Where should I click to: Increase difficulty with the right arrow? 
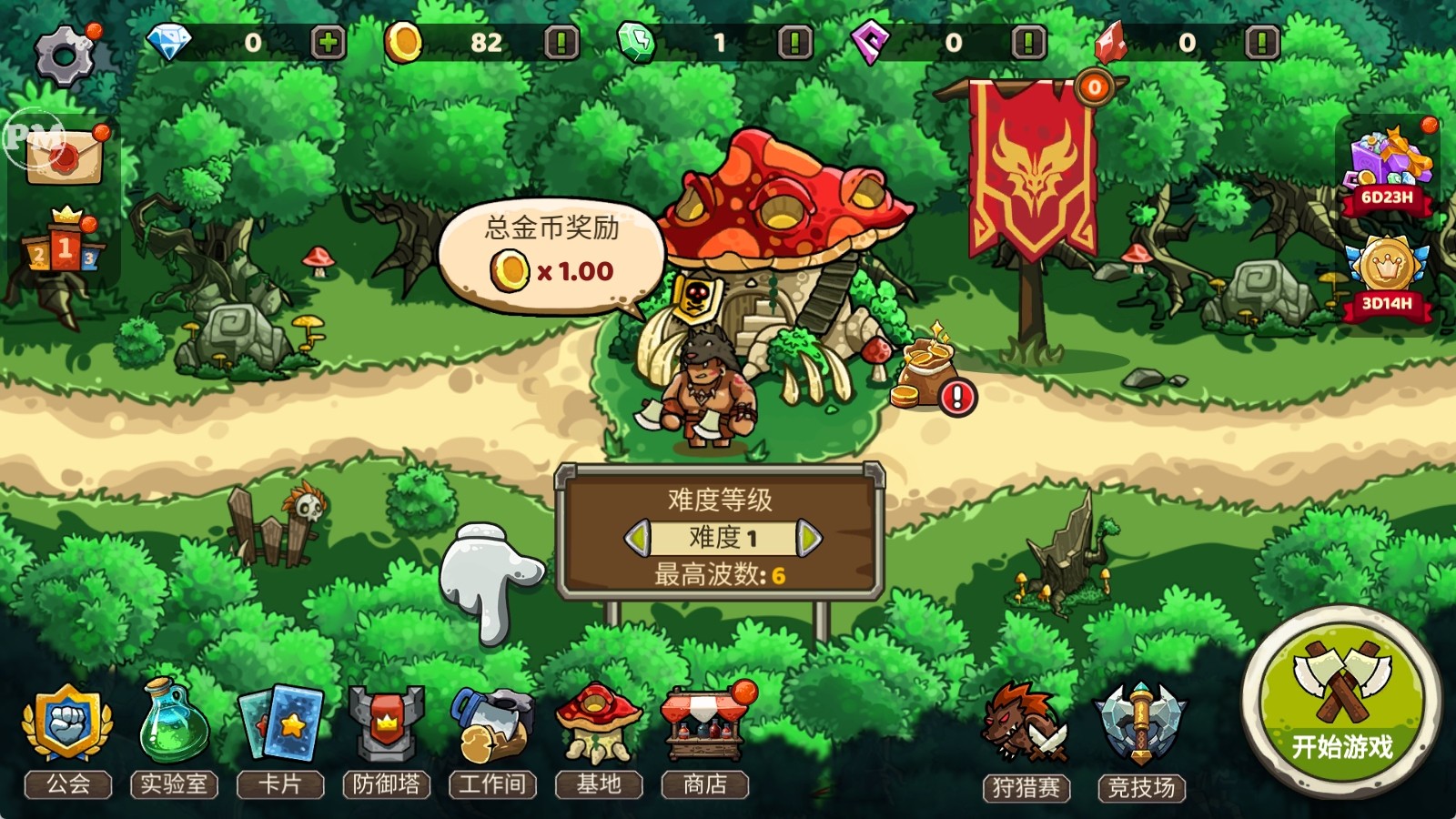tap(807, 538)
